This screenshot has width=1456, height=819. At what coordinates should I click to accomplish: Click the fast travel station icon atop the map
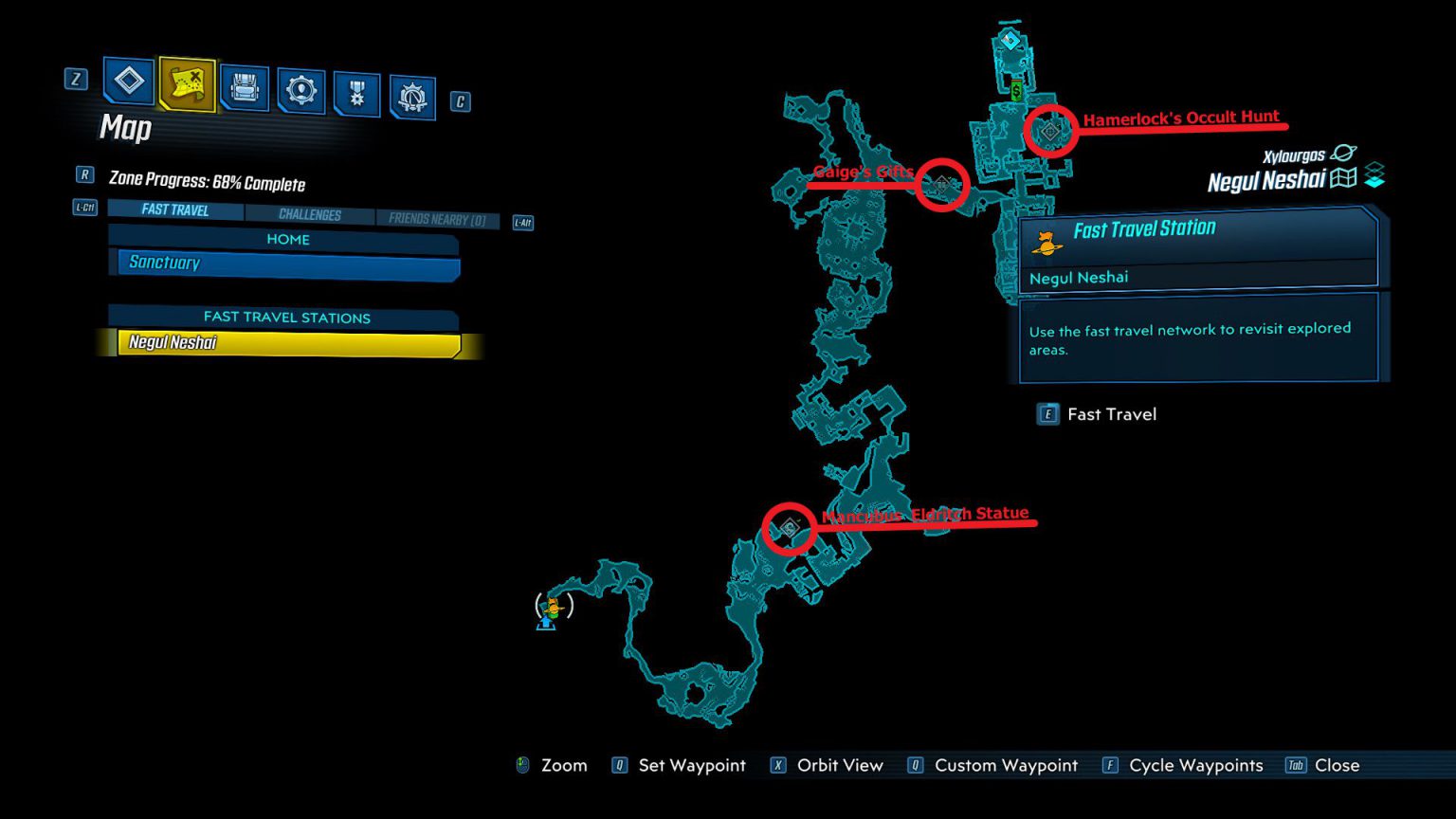pyautogui.click(x=1009, y=41)
